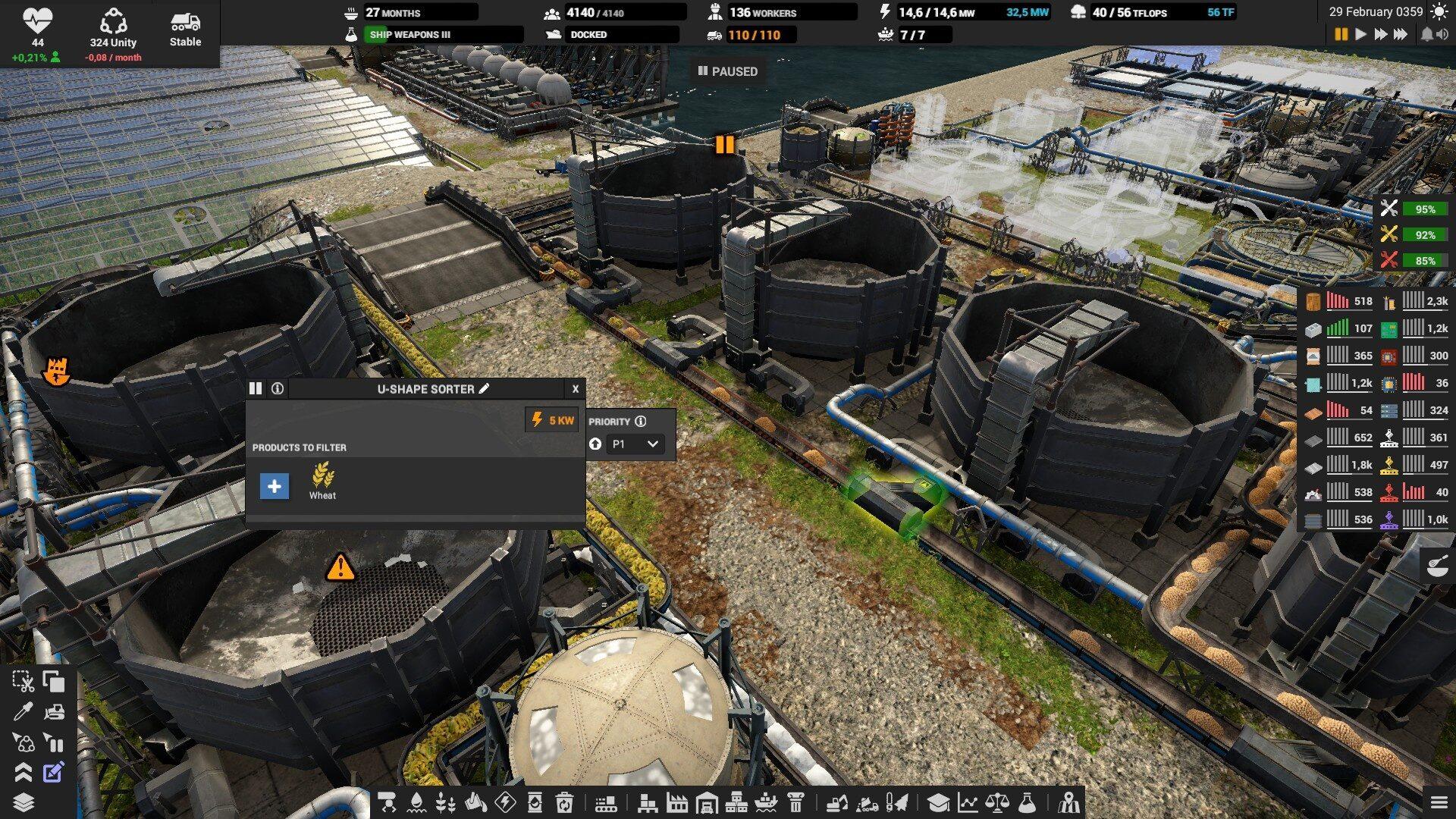Pause the sorter from its window header
This screenshot has width=1456, height=819.
[x=256, y=389]
